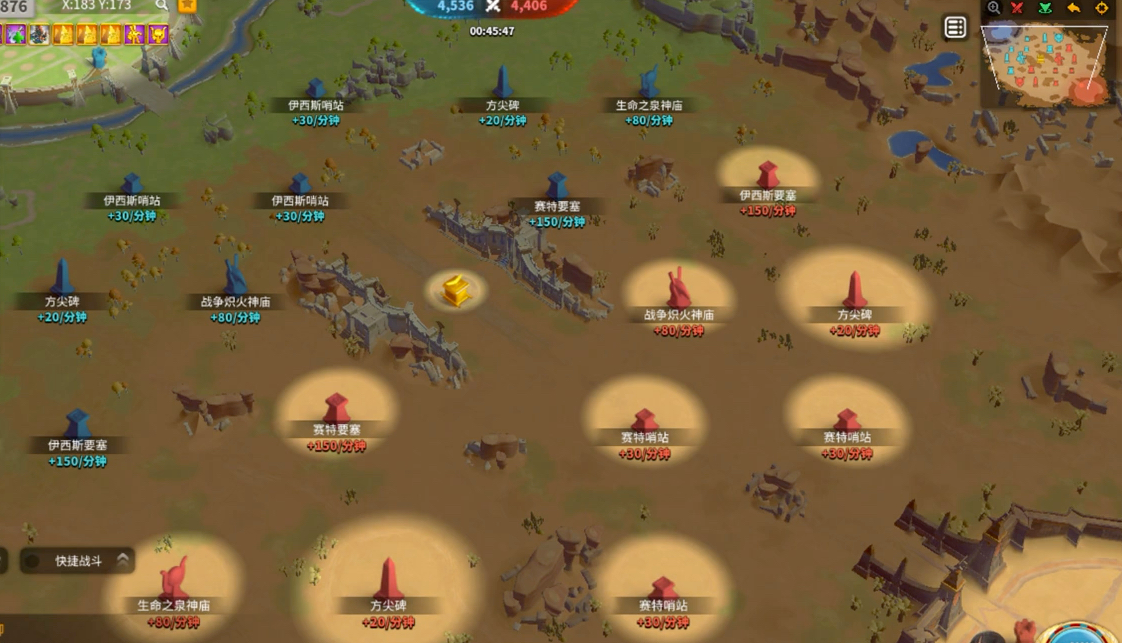Inspect the golden horned mask buff icon
Screen dimensions: 1122x643
(159, 35)
